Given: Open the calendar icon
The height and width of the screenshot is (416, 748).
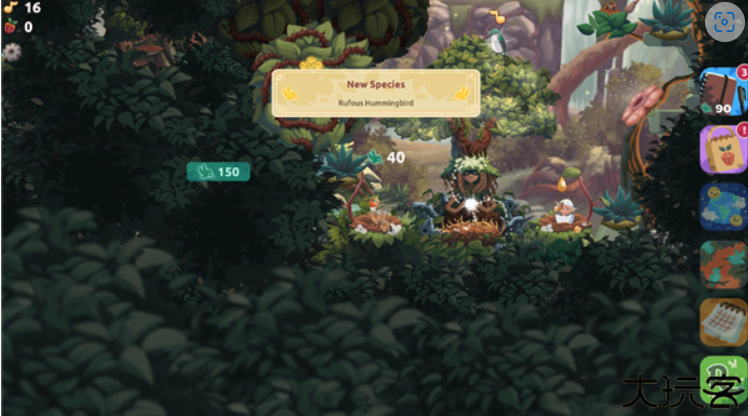Looking at the screenshot, I should (x=720, y=321).
